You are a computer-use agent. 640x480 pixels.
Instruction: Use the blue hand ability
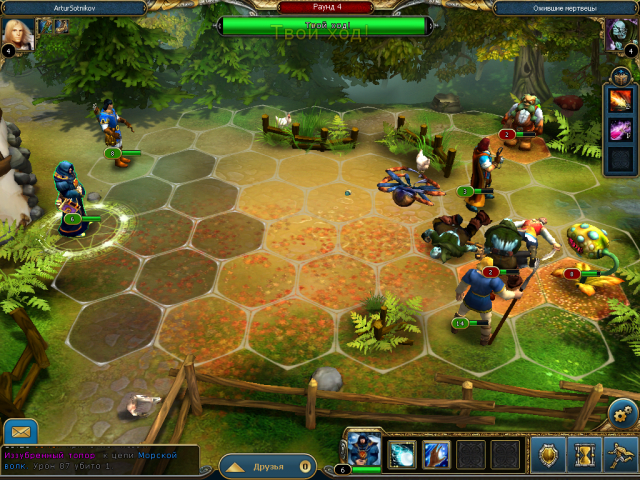(x=436, y=455)
